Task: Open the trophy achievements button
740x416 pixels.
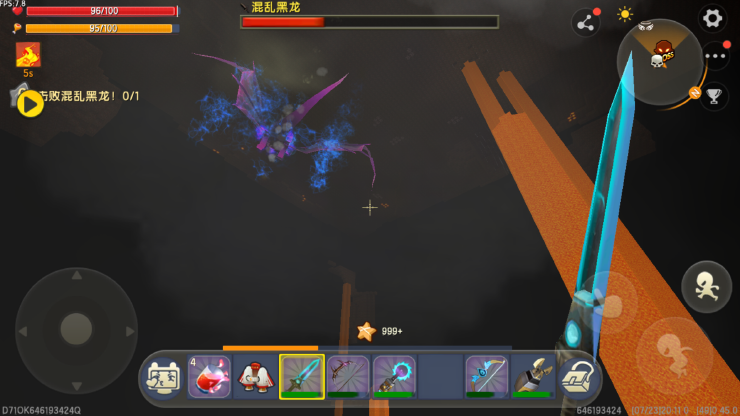Action: [714, 96]
